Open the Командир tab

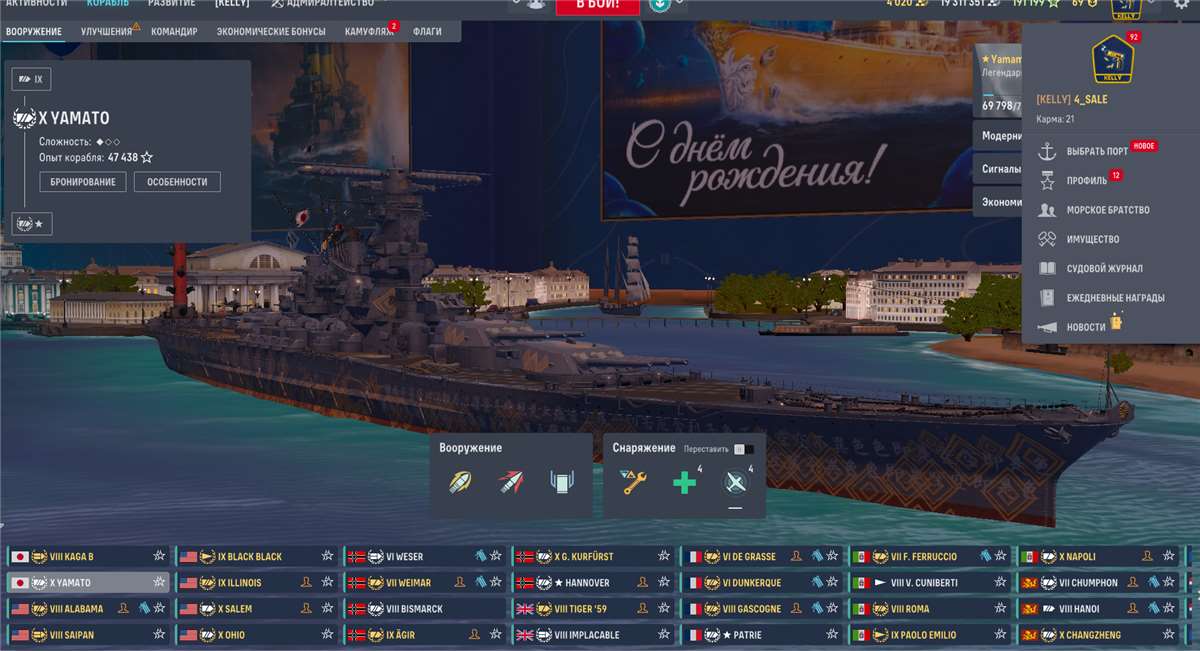pyautogui.click(x=174, y=32)
